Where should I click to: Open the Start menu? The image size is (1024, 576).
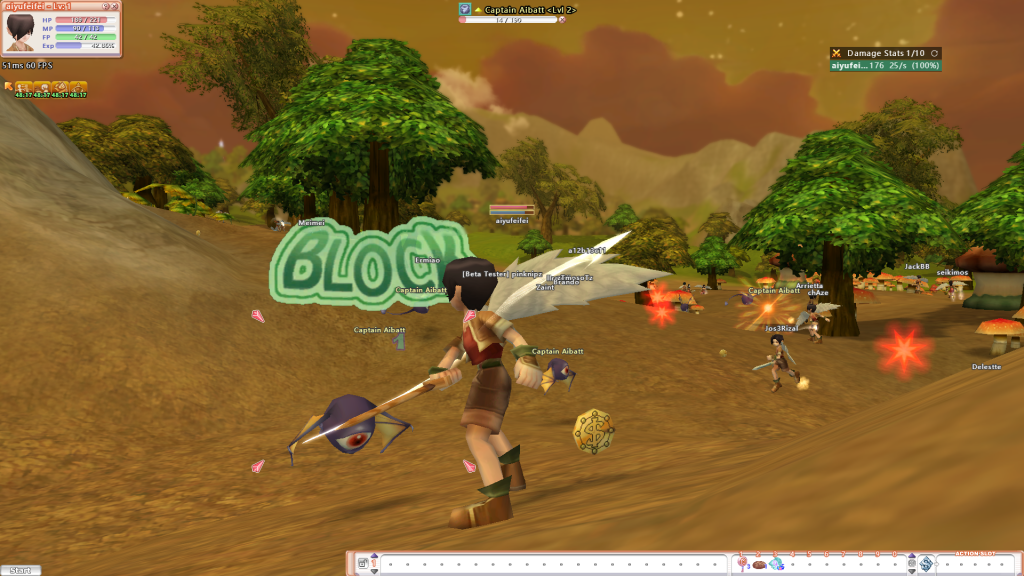click(x=21, y=570)
